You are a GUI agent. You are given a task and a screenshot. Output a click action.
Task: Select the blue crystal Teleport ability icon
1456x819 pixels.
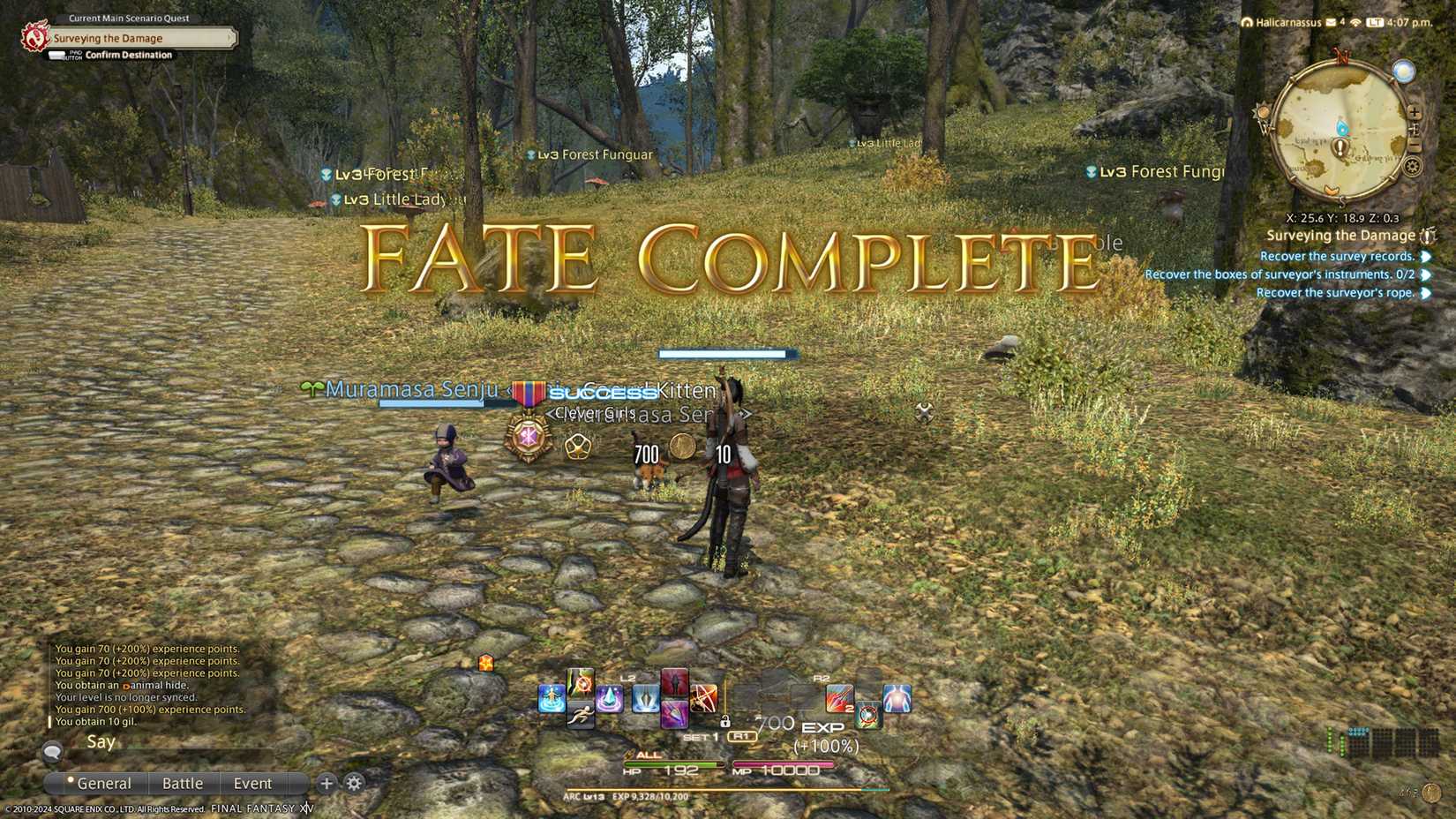click(610, 697)
